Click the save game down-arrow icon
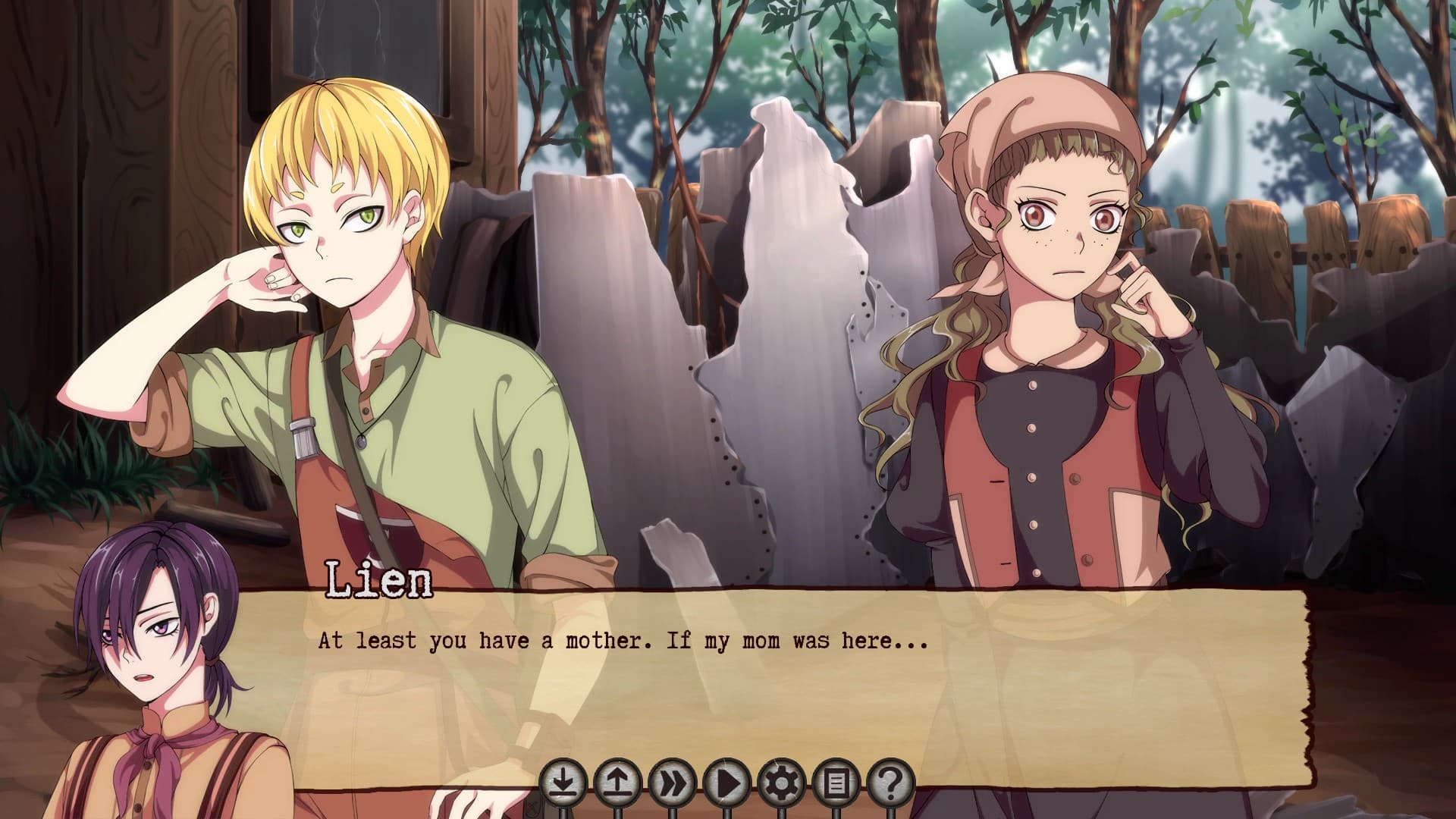The width and height of the screenshot is (1456, 819). [563, 783]
